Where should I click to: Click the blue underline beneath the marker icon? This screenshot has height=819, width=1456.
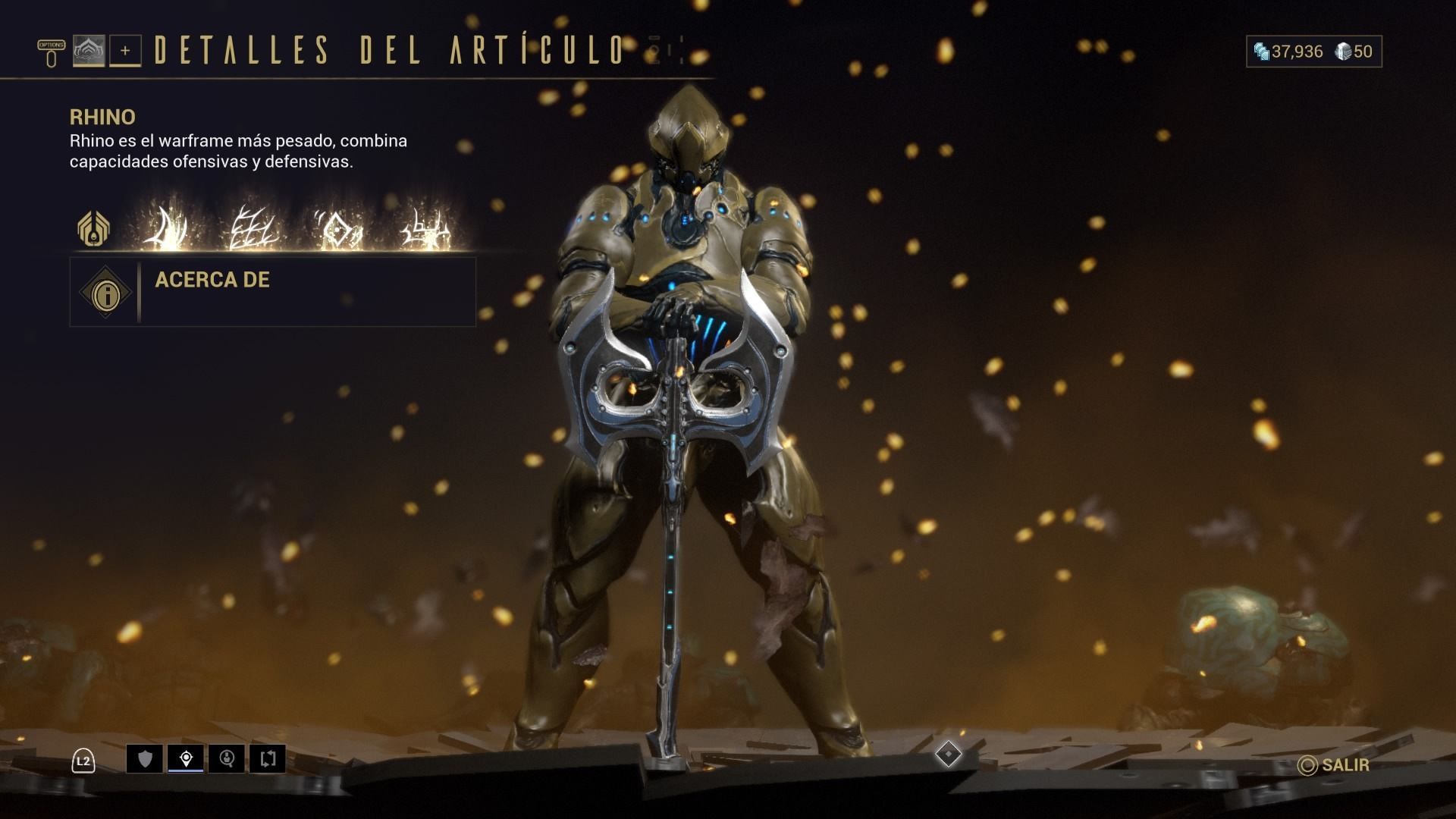[x=186, y=769]
